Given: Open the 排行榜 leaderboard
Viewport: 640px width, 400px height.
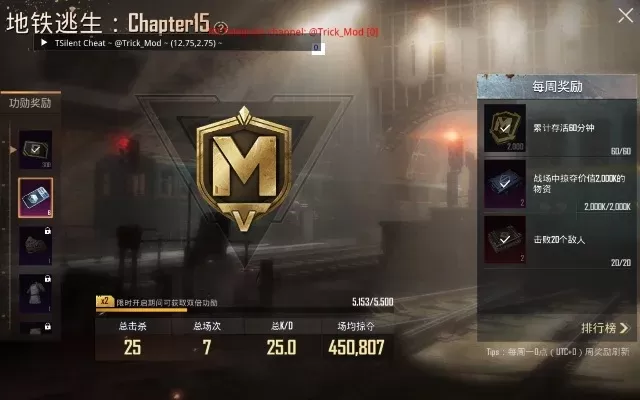Looking at the screenshot, I should 604,327.
